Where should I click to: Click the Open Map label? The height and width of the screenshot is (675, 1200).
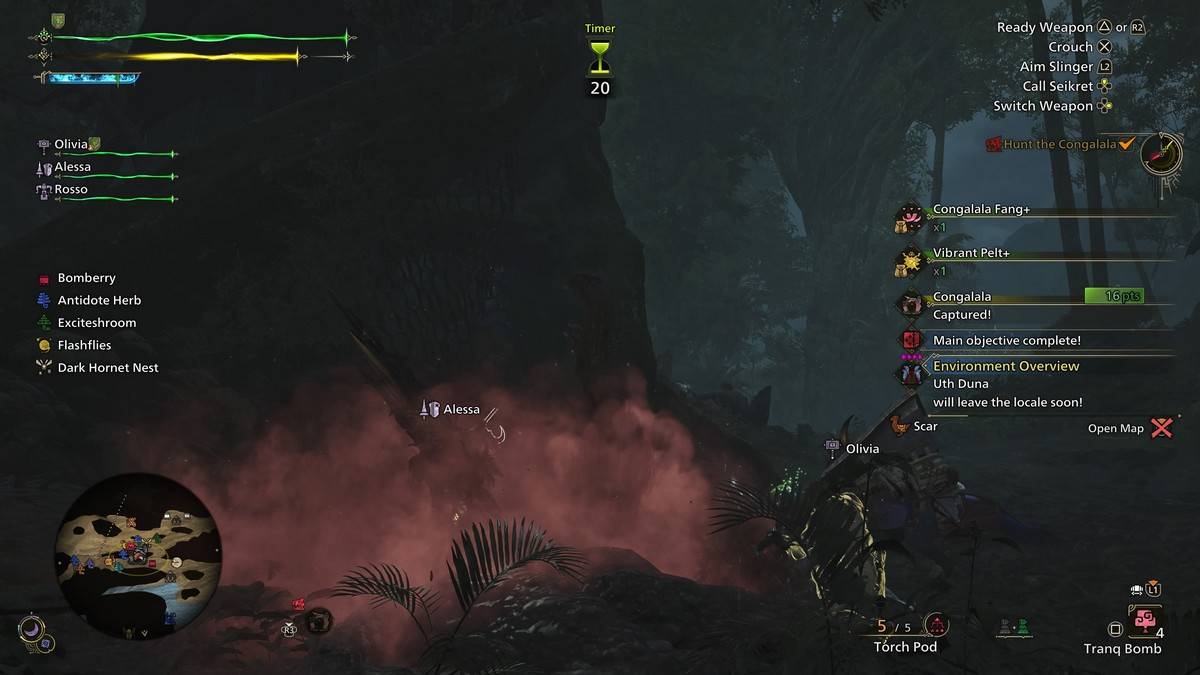1116,429
